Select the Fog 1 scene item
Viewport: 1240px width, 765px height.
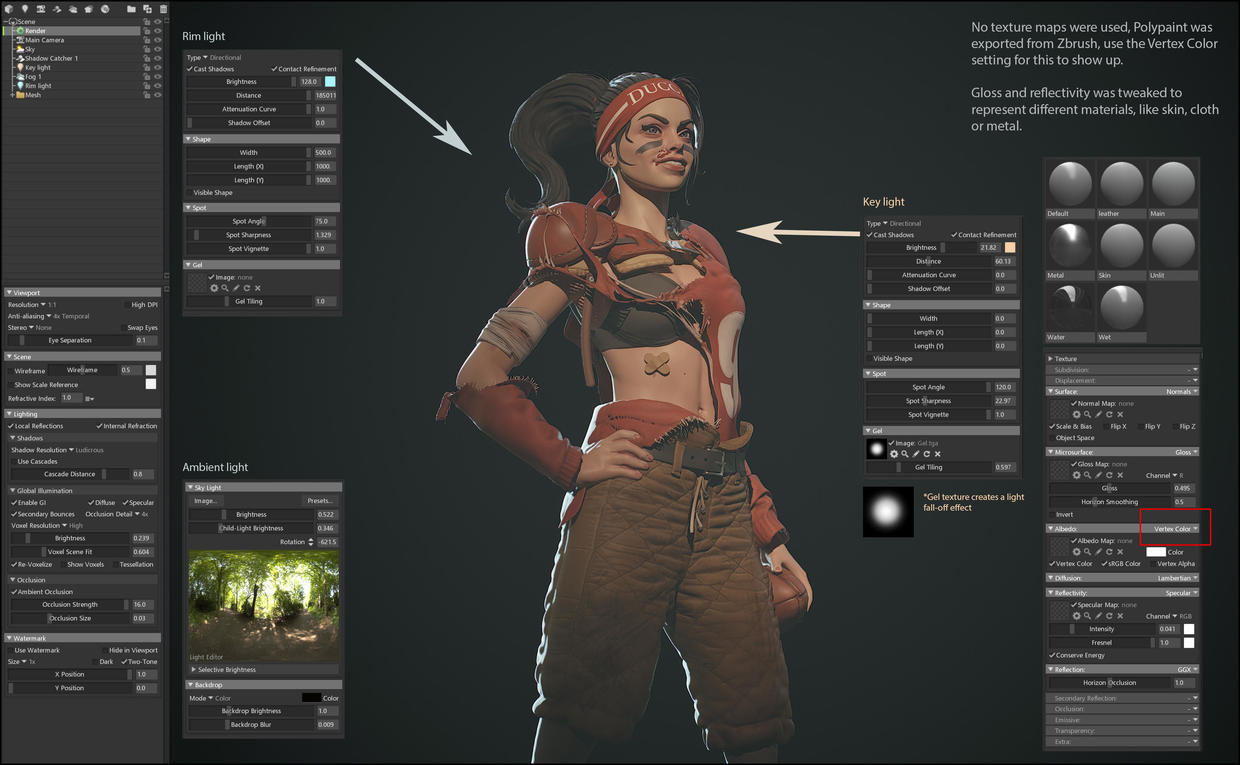point(33,76)
